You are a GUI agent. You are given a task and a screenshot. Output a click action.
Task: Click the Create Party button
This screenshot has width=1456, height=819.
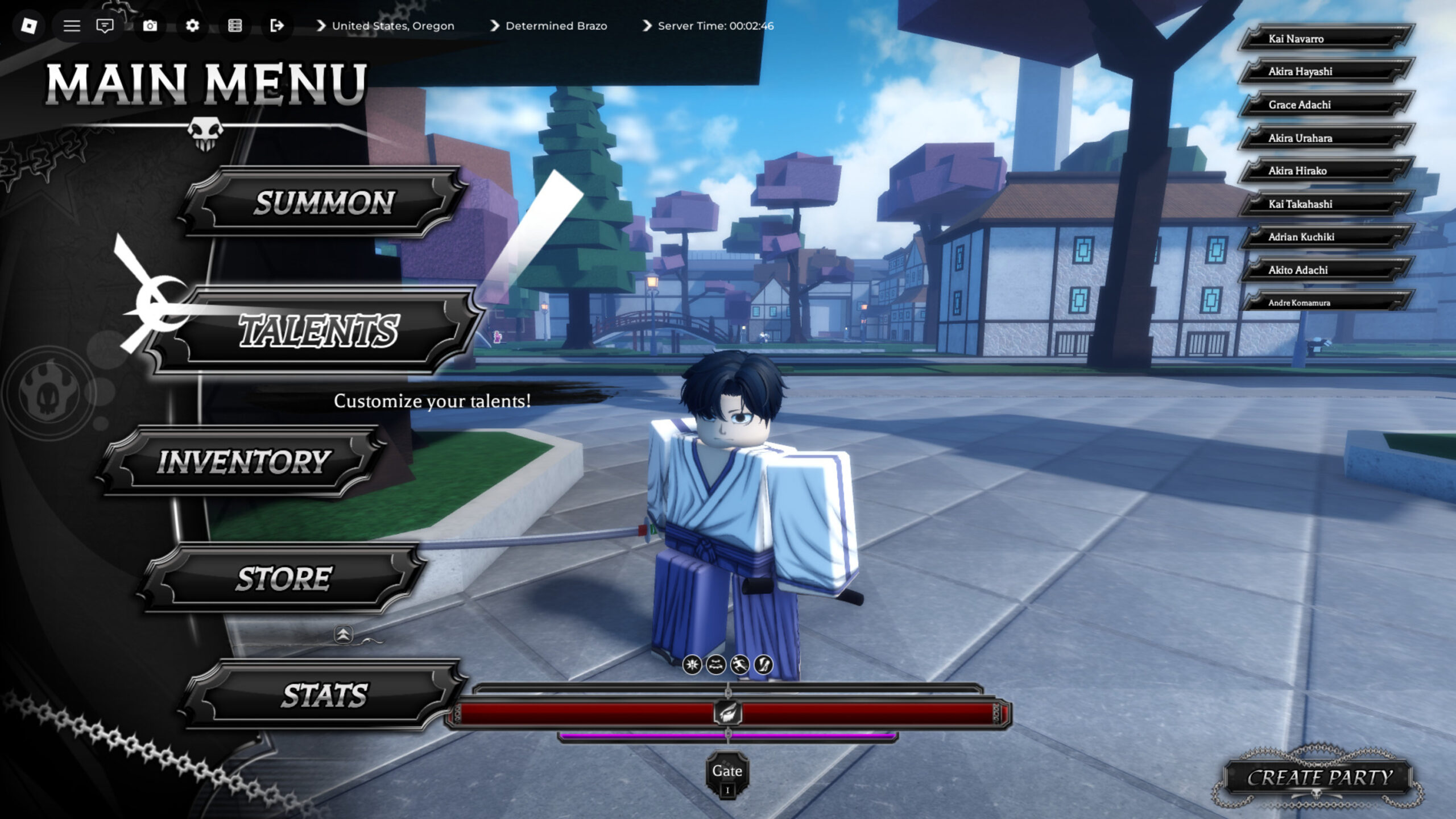pyautogui.click(x=1319, y=777)
